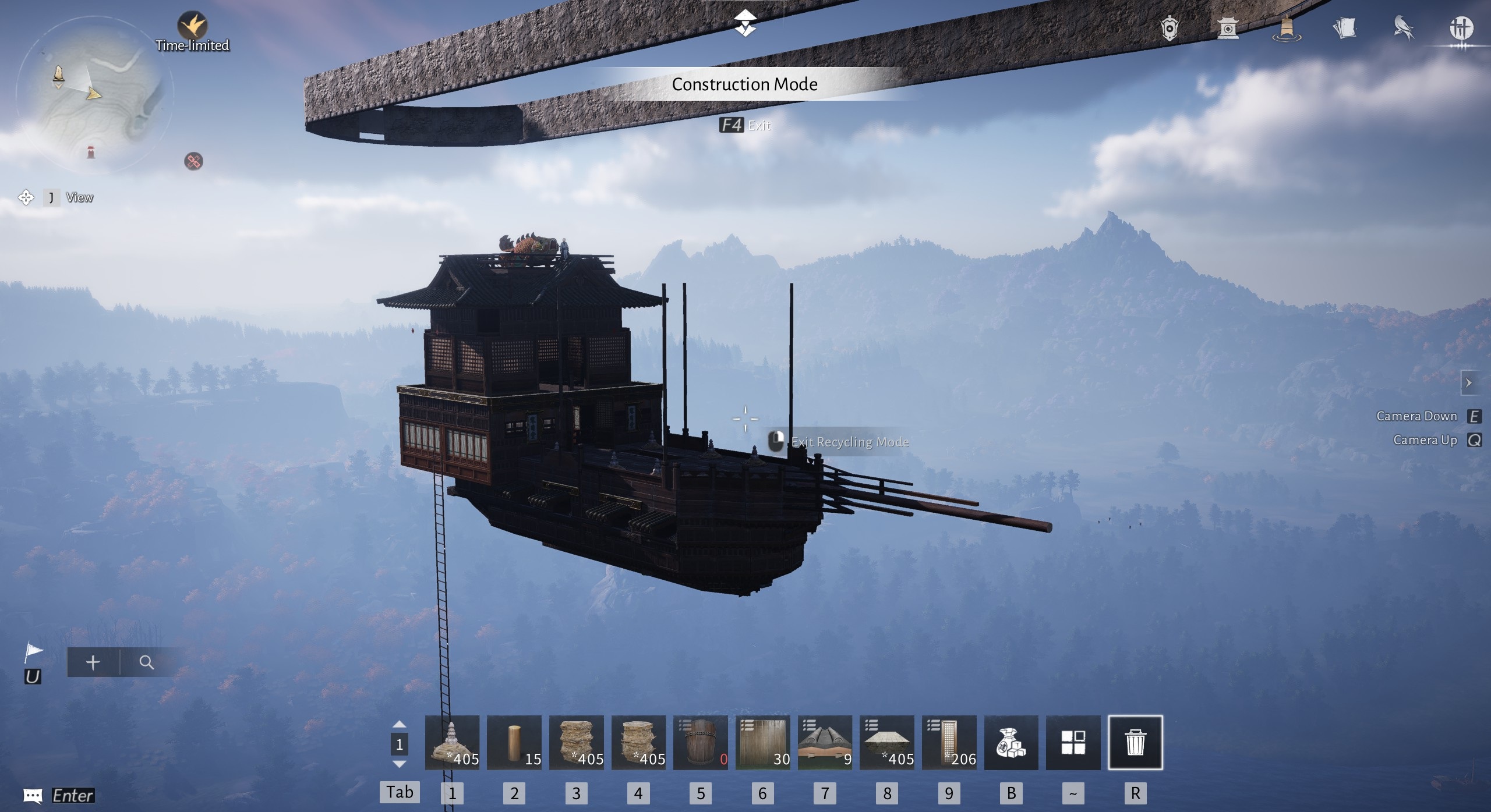This screenshot has height=812, width=1491.
Task: Open the golden bell icon menu
Action: pyautogui.click(x=1287, y=28)
